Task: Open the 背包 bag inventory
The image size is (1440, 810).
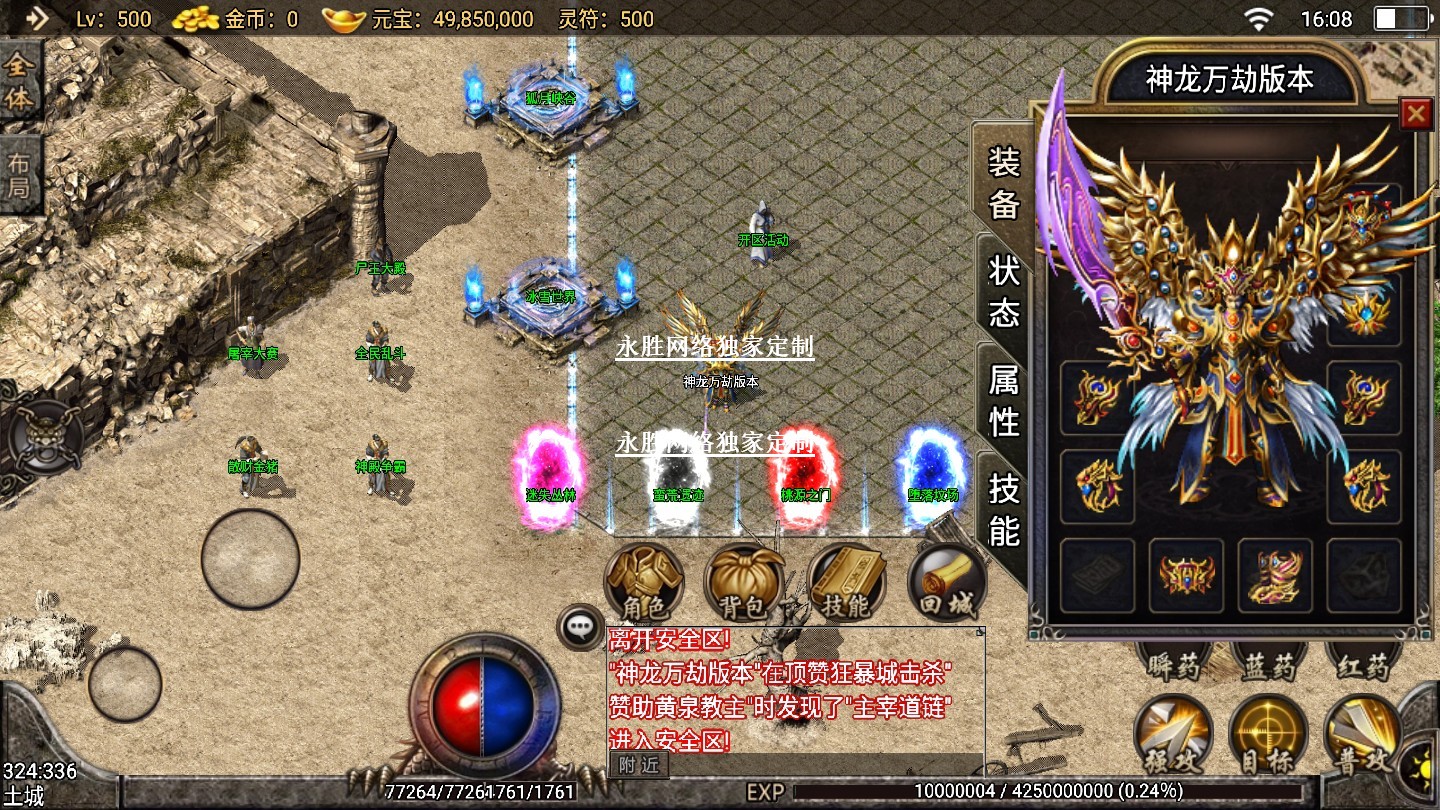Action: tap(744, 582)
